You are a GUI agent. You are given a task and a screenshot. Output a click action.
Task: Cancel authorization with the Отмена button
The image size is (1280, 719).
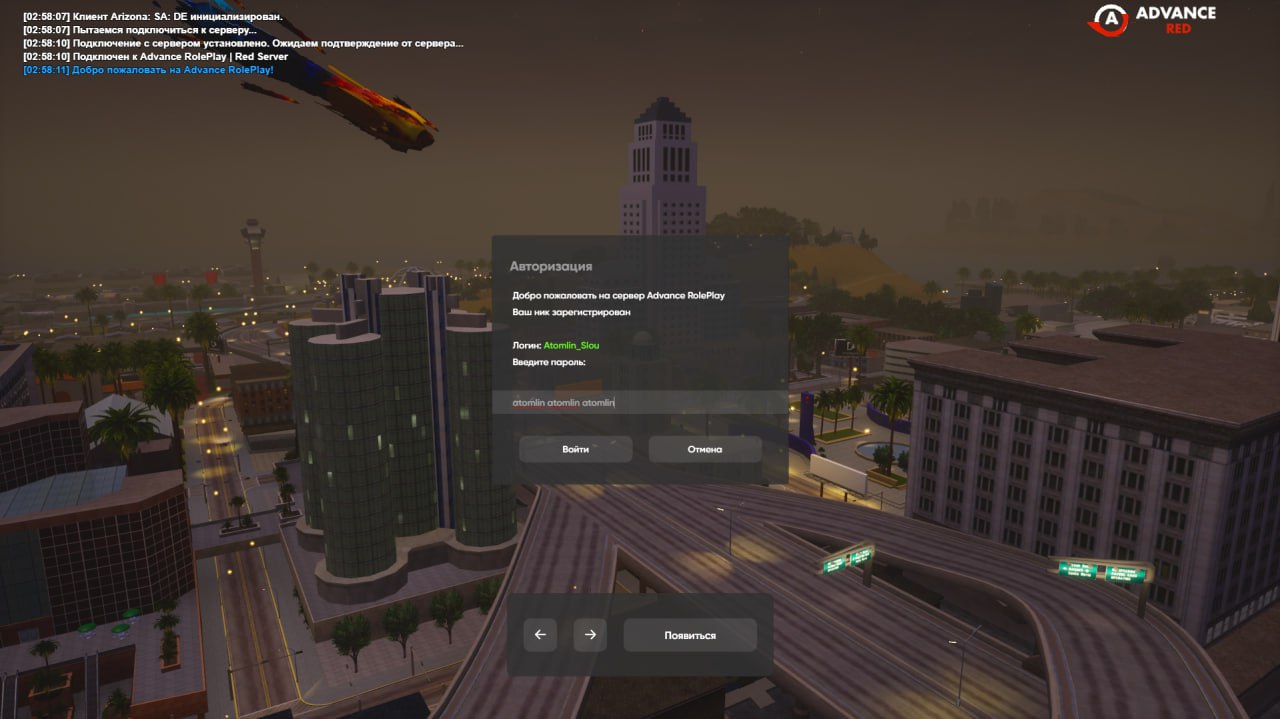tap(704, 449)
